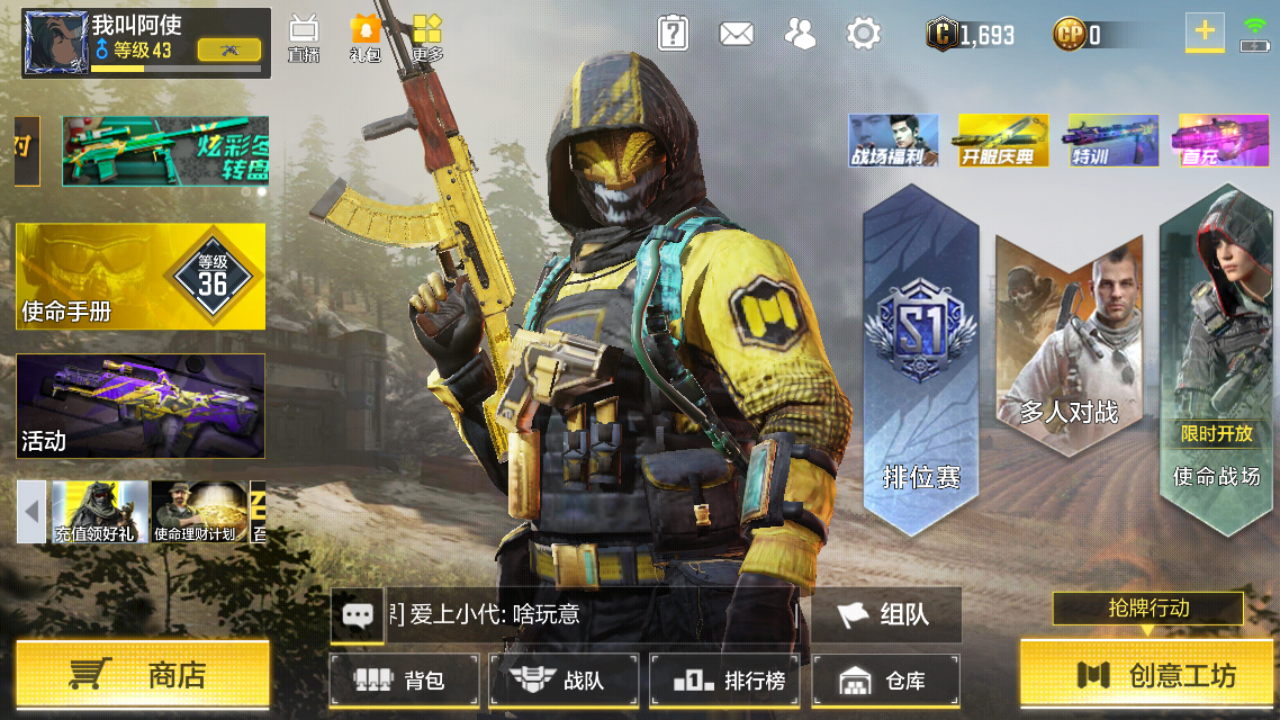
Task: Open the announcements clipboard icon
Action: [x=673, y=32]
